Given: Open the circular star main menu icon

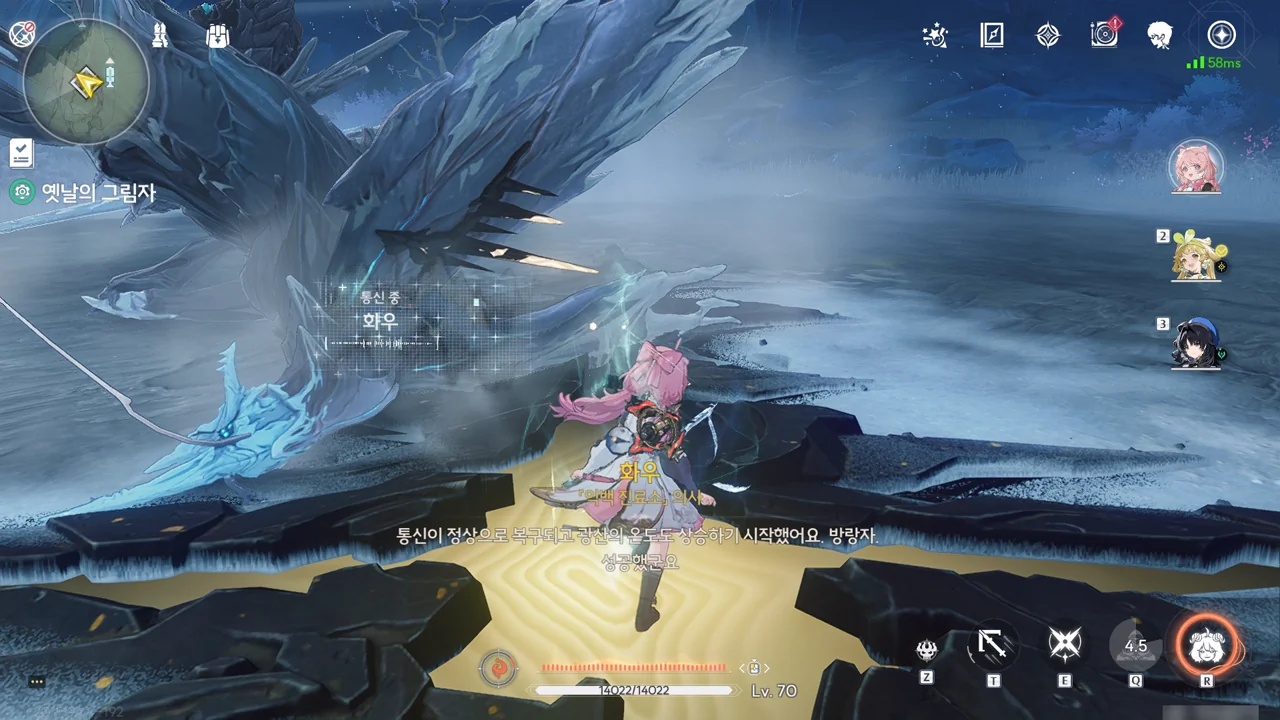Looking at the screenshot, I should pos(1221,35).
